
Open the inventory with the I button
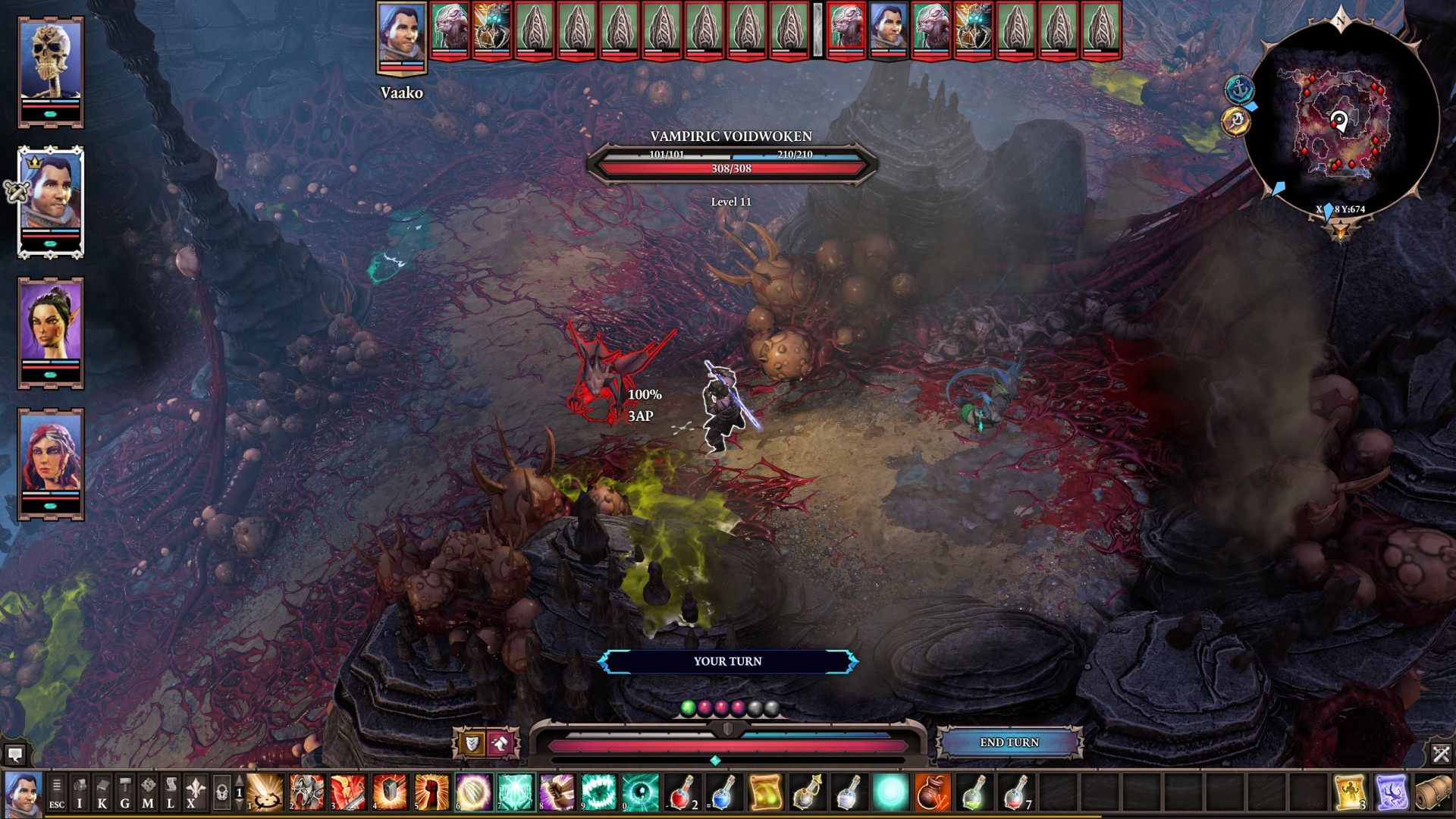(x=80, y=793)
